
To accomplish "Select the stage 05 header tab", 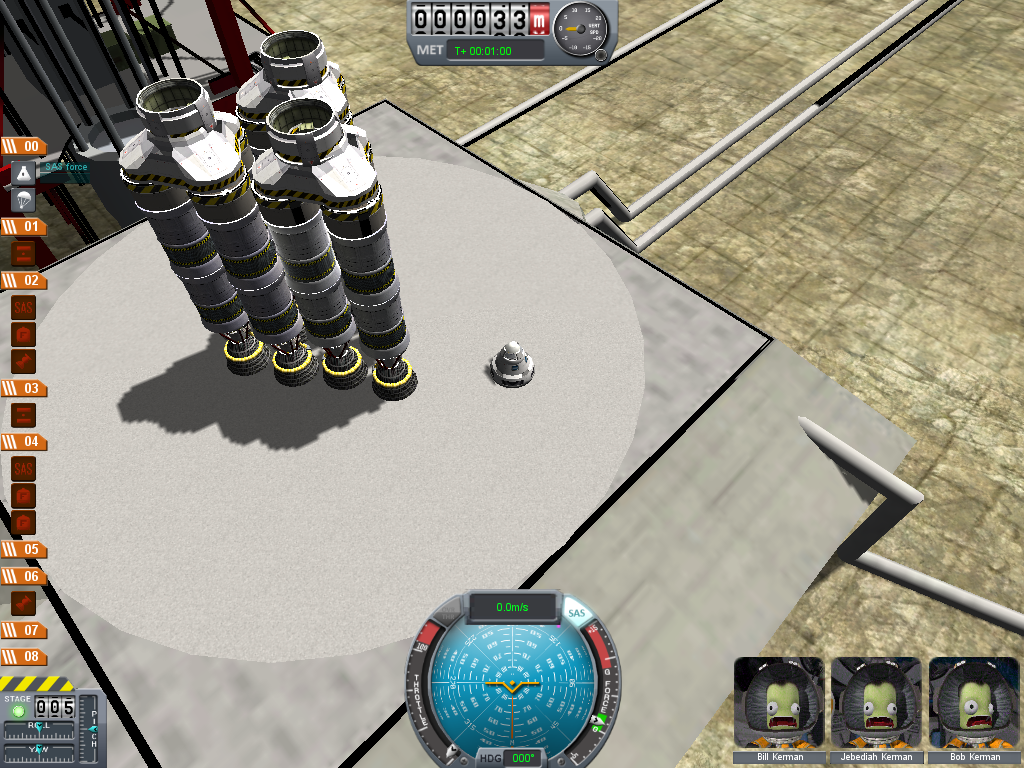I will (23, 549).
